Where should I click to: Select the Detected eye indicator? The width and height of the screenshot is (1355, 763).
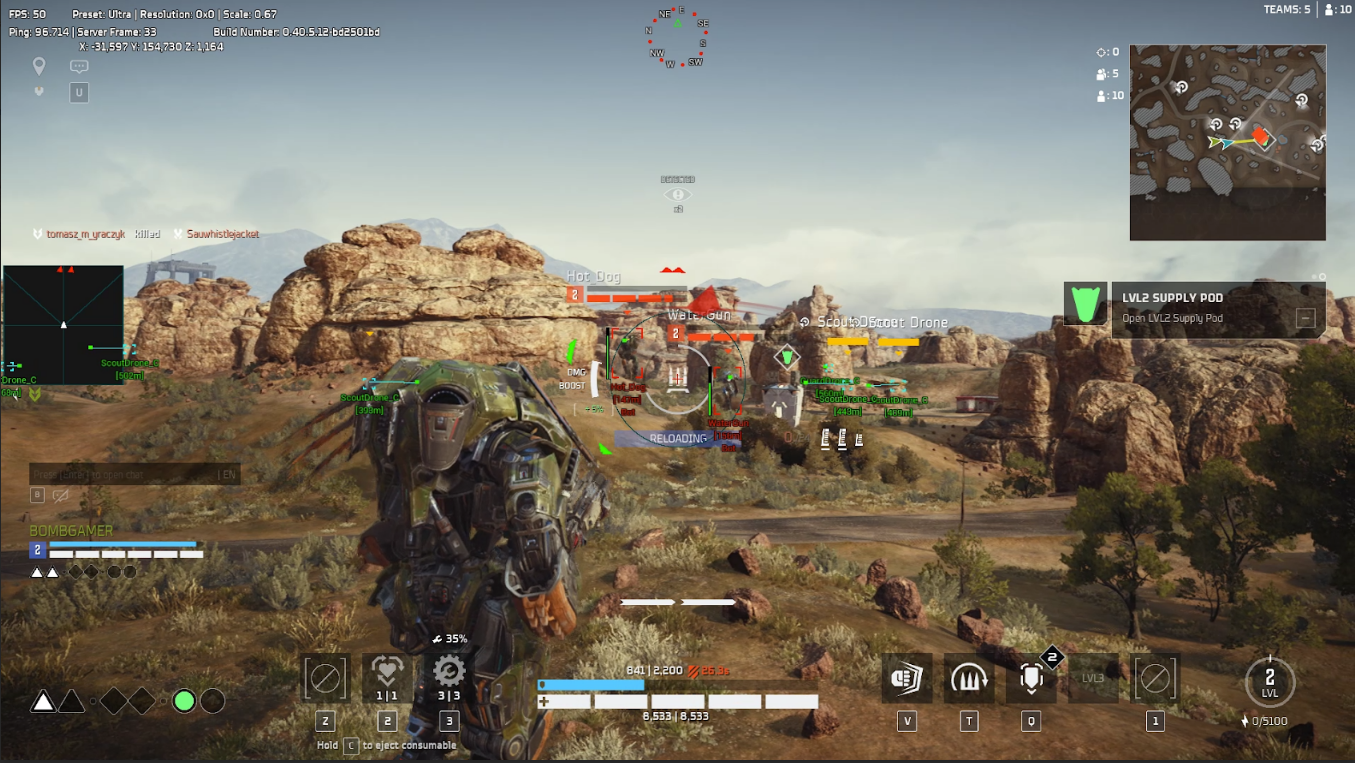678,194
